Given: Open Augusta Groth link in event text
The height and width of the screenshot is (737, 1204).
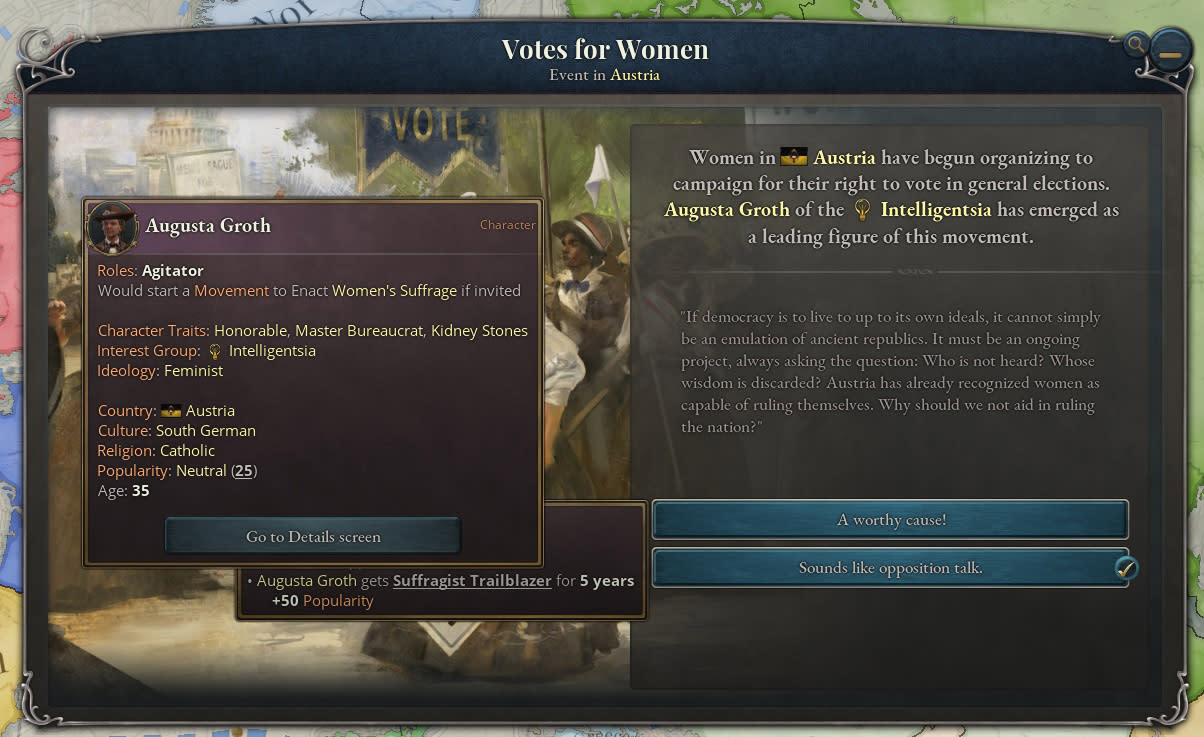Looking at the screenshot, I should tap(727, 210).
